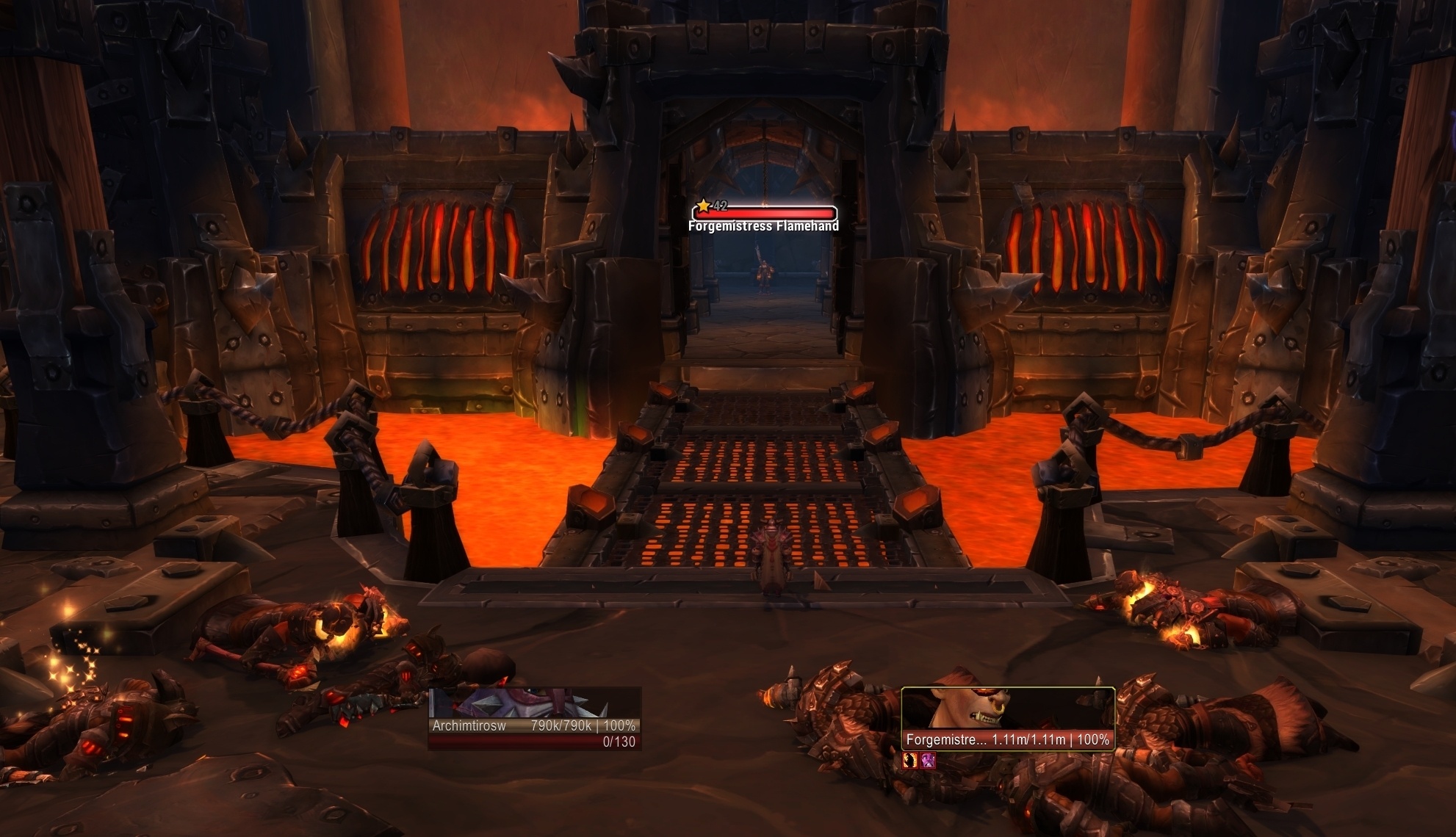Click the Forgemistress target frame portrait
The height and width of the screenshot is (837, 1456).
[x=1007, y=709]
